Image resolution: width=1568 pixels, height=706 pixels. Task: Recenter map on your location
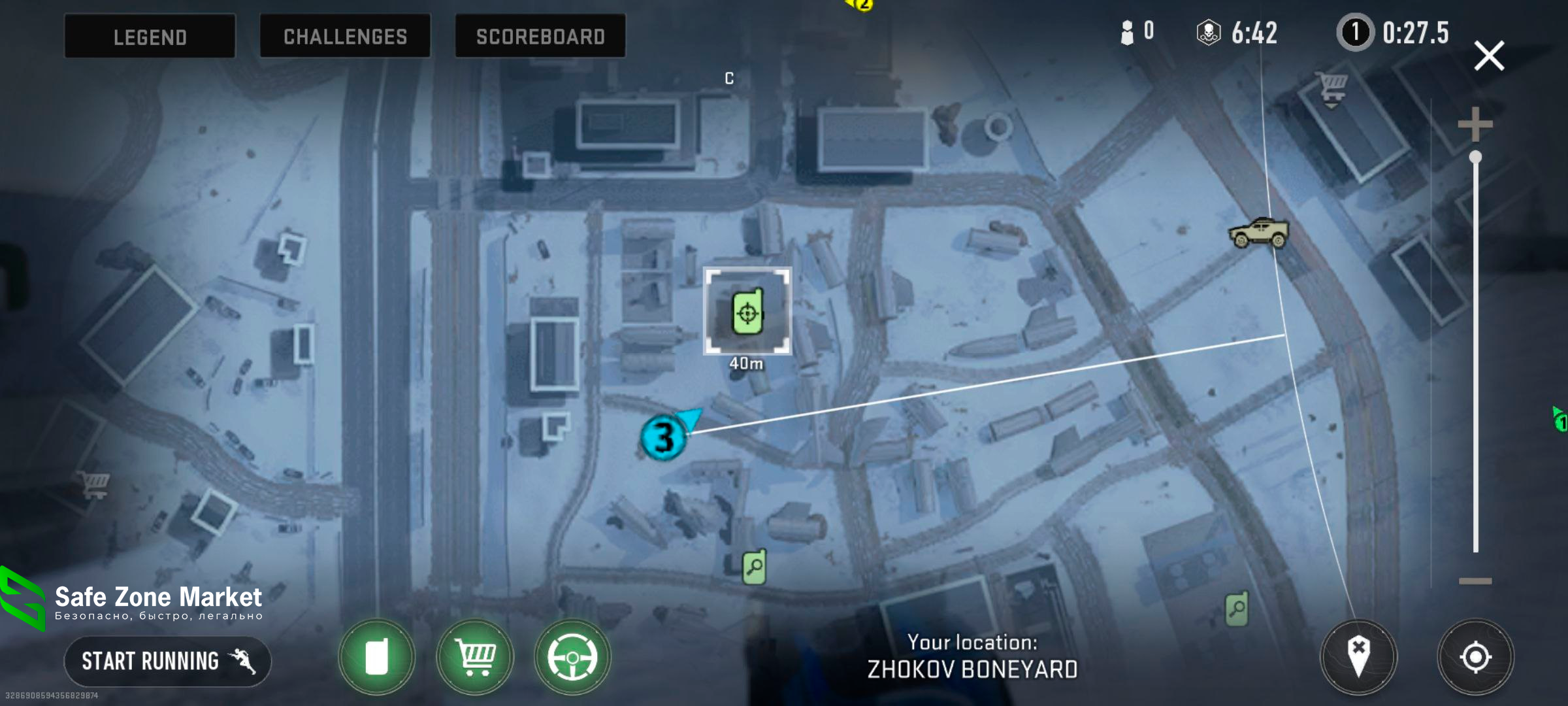pos(1475,656)
